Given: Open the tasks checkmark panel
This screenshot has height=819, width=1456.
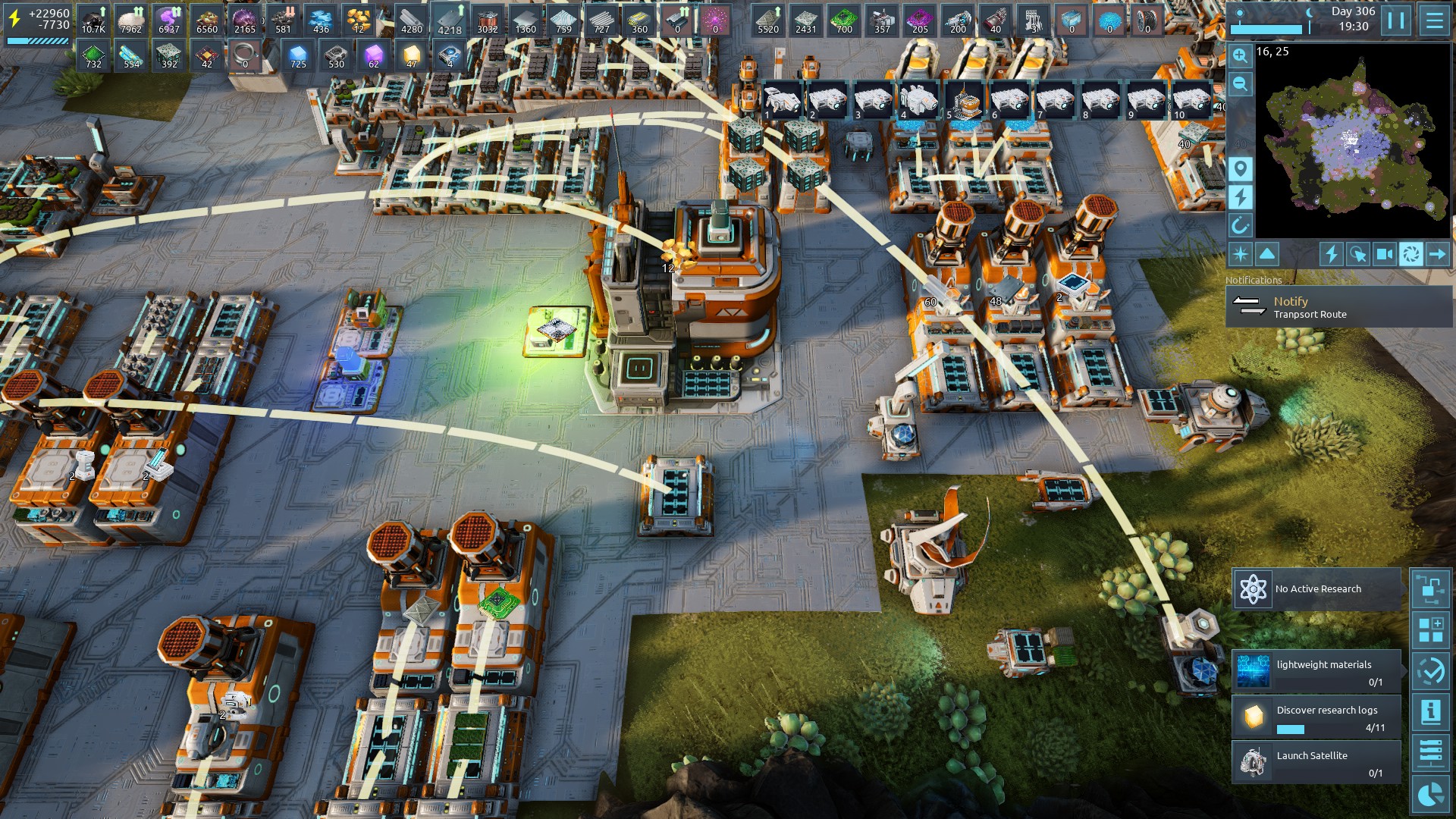Looking at the screenshot, I should 1430,670.
